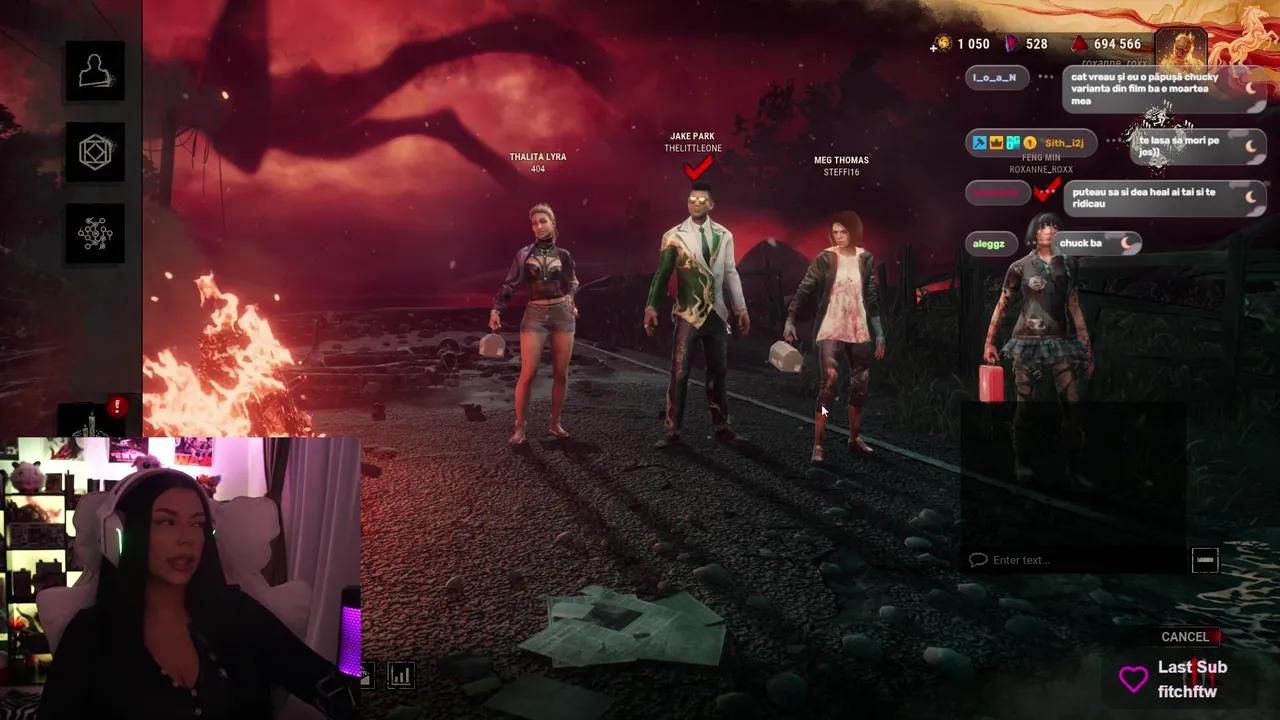
Task: Select Meg Thomas's player name tab
Action: (x=841, y=165)
